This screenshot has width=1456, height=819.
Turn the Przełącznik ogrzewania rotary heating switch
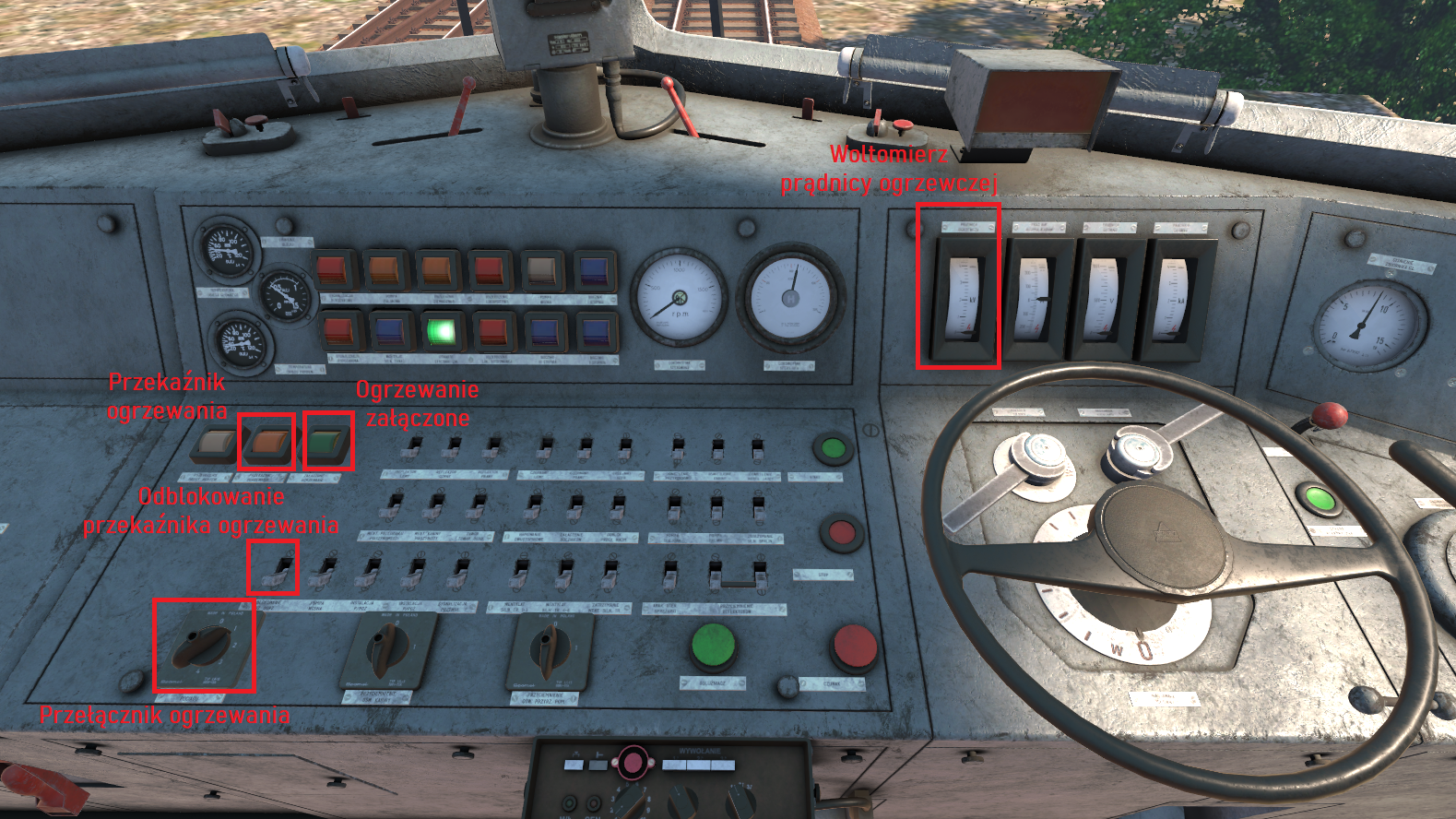click(x=204, y=645)
